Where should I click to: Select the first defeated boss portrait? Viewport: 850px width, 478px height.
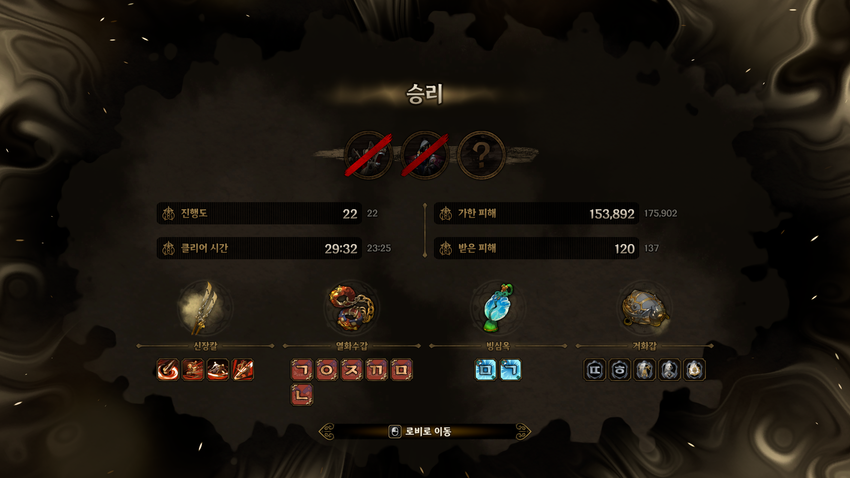(x=367, y=154)
